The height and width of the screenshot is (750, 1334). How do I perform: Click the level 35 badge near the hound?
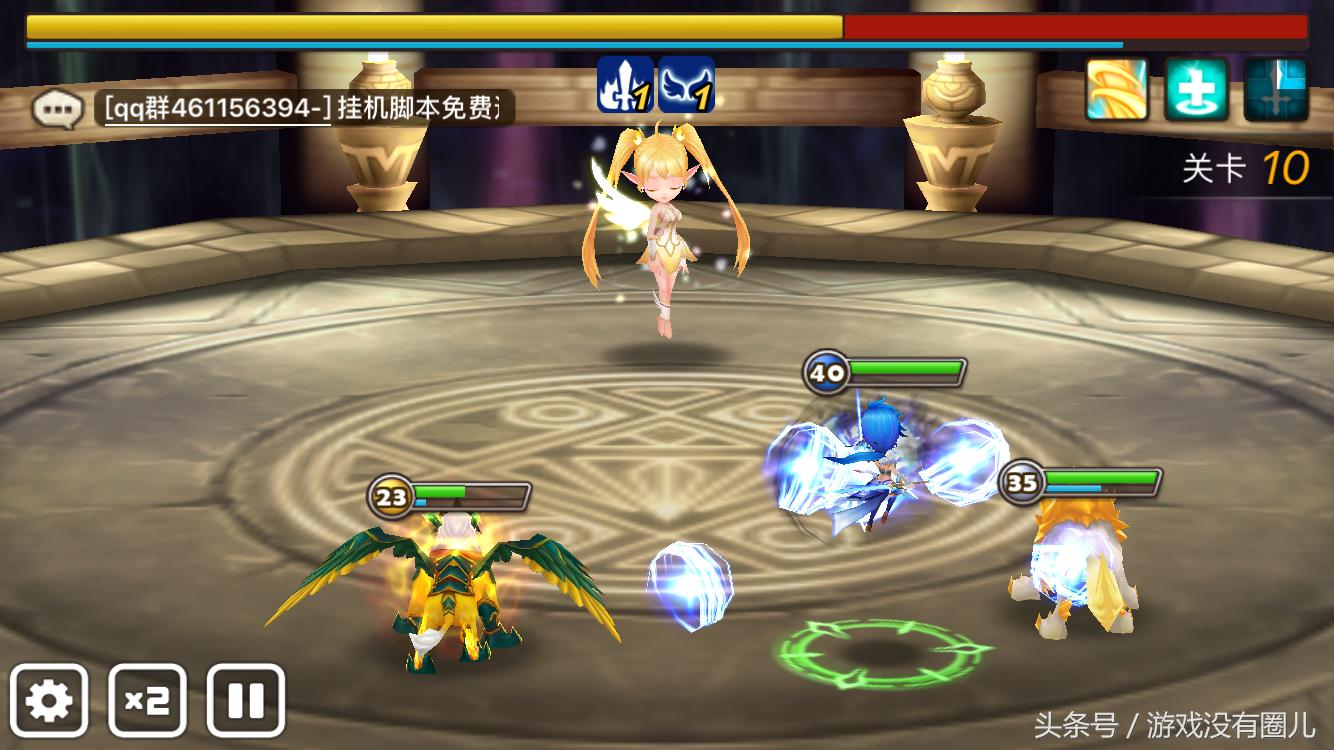point(1022,480)
